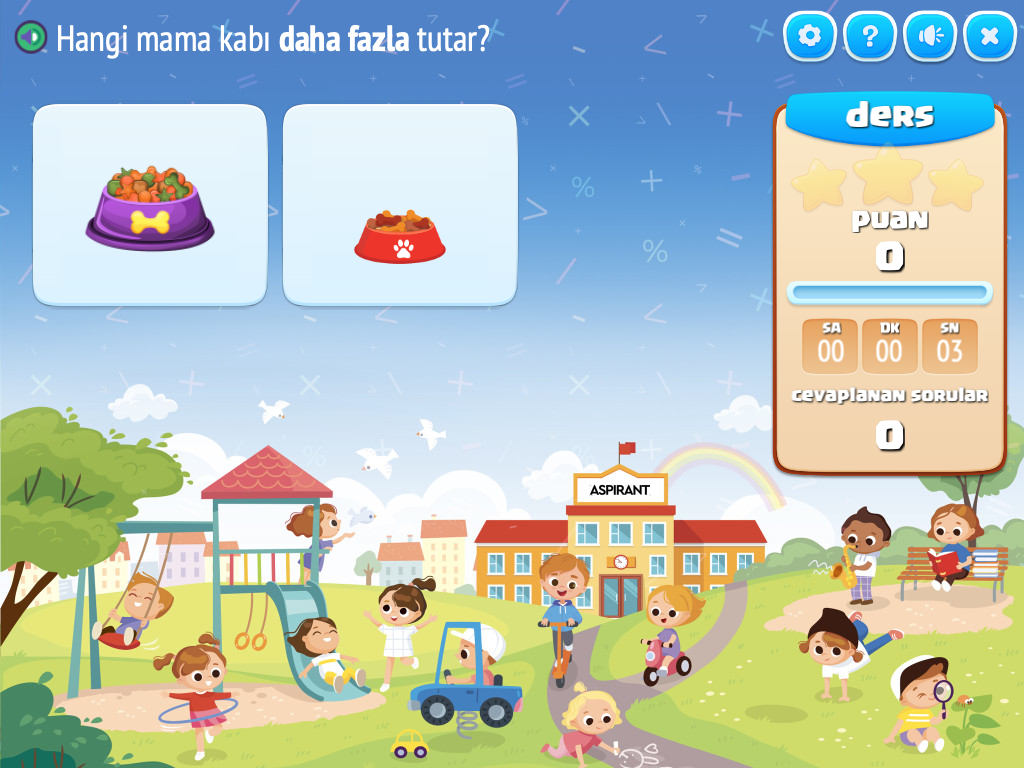Close the game with the X button
The image size is (1024, 768).
click(x=990, y=37)
